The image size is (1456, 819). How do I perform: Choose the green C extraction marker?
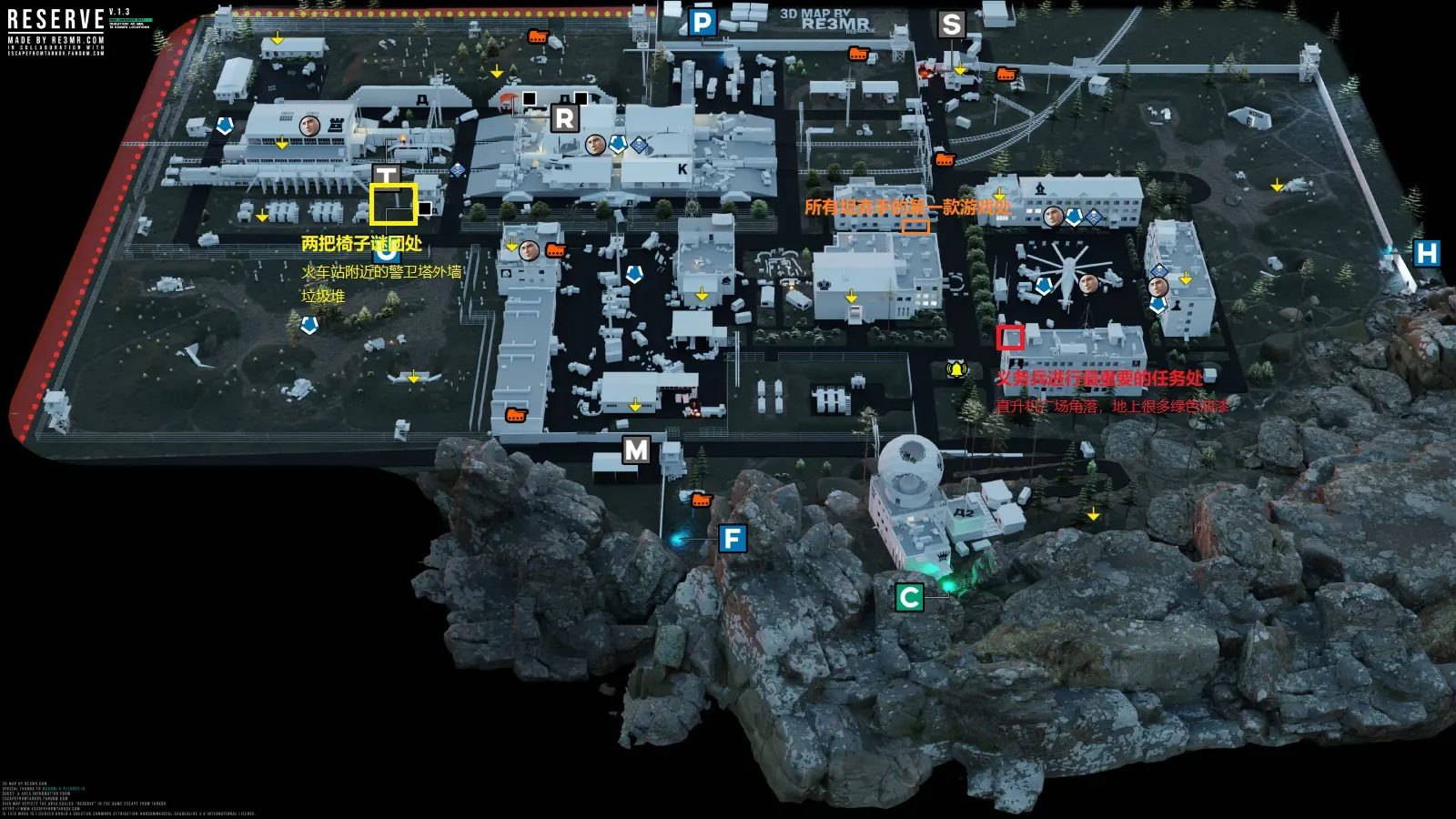pyautogui.click(x=909, y=598)
